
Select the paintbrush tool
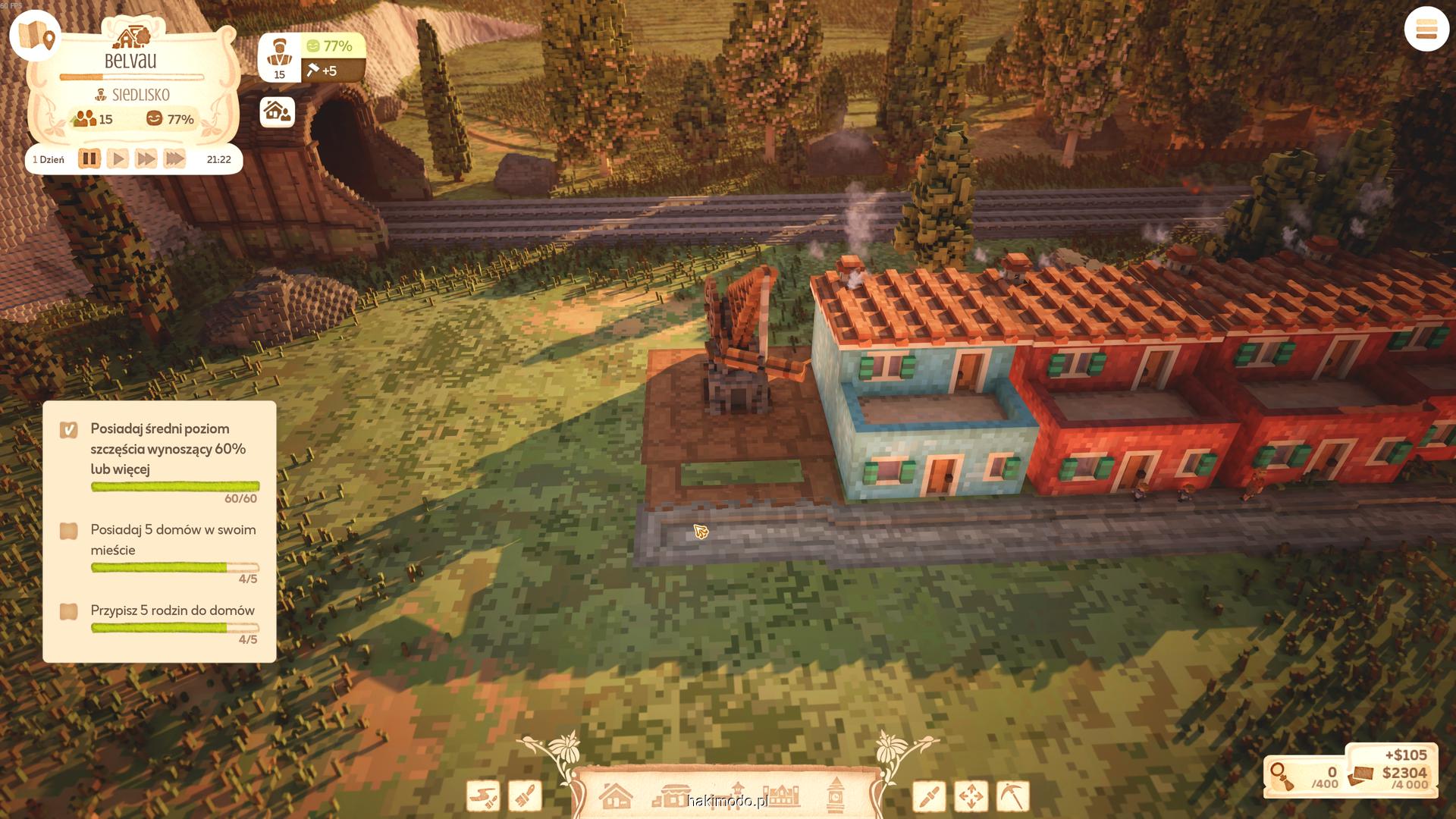click(525, 796)
